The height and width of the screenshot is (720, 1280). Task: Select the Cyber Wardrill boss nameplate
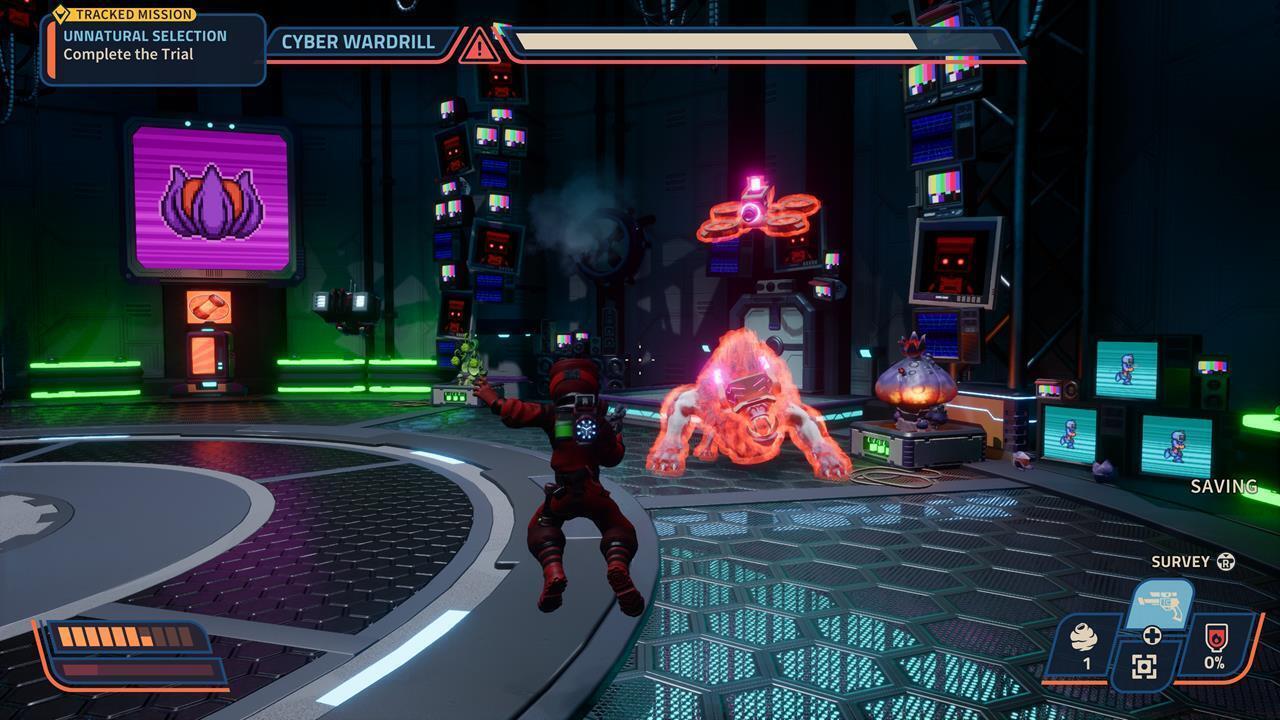pyautogui.click(x=358, y=42)
